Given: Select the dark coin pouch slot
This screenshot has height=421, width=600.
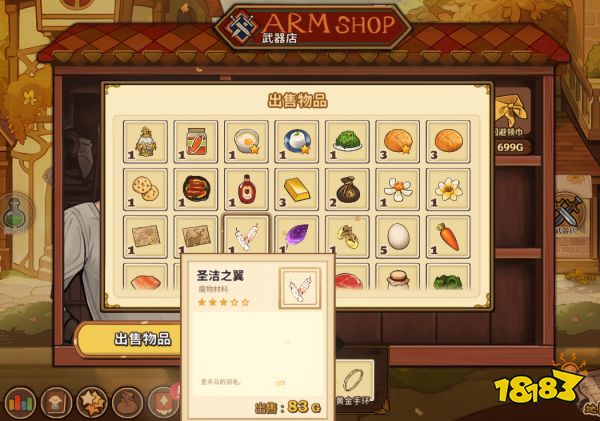Looking at the screenshot, I should click(x=346, y=189).
